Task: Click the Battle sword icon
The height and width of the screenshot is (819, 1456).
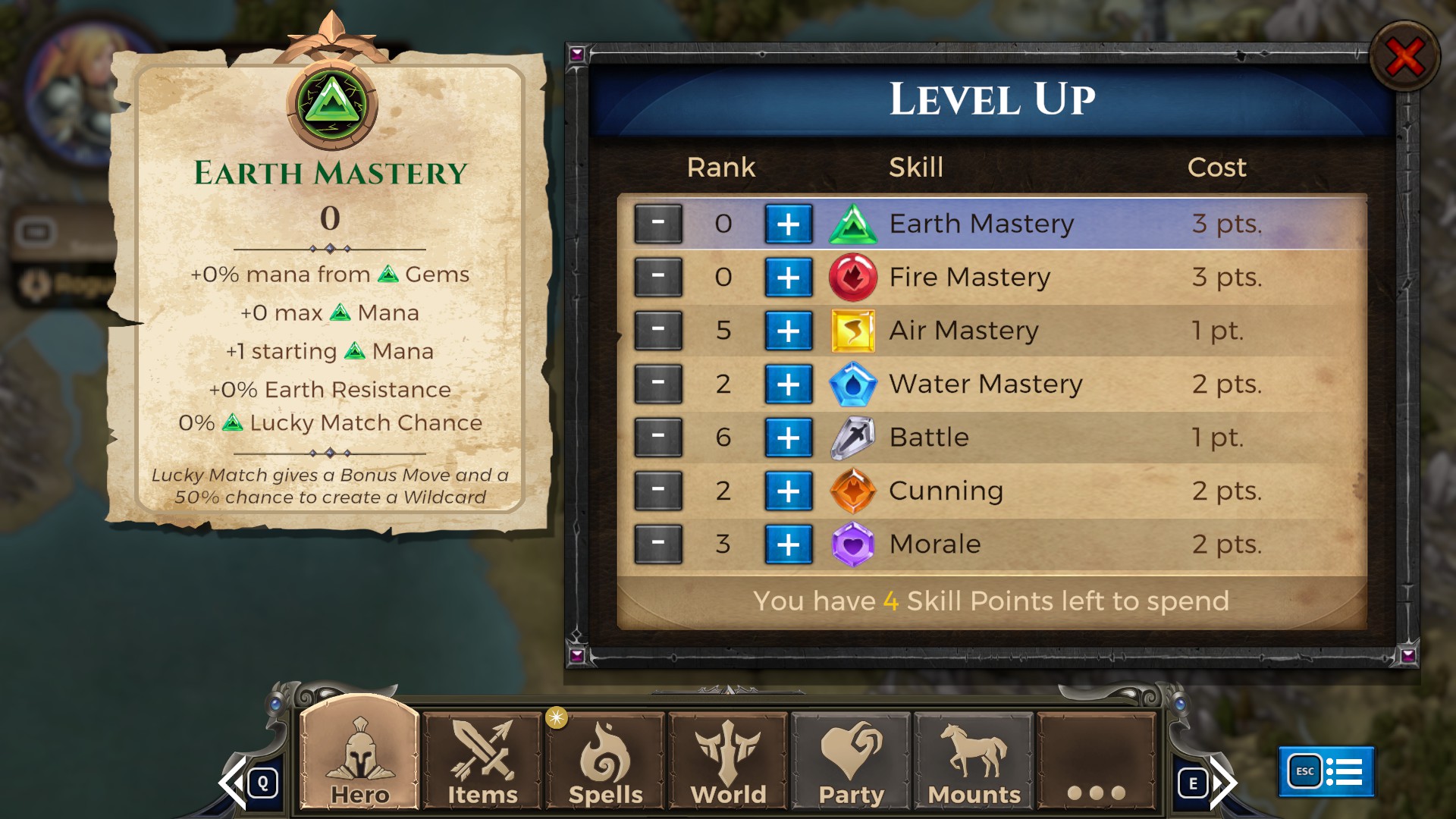Action: click(x=854, y=437)
